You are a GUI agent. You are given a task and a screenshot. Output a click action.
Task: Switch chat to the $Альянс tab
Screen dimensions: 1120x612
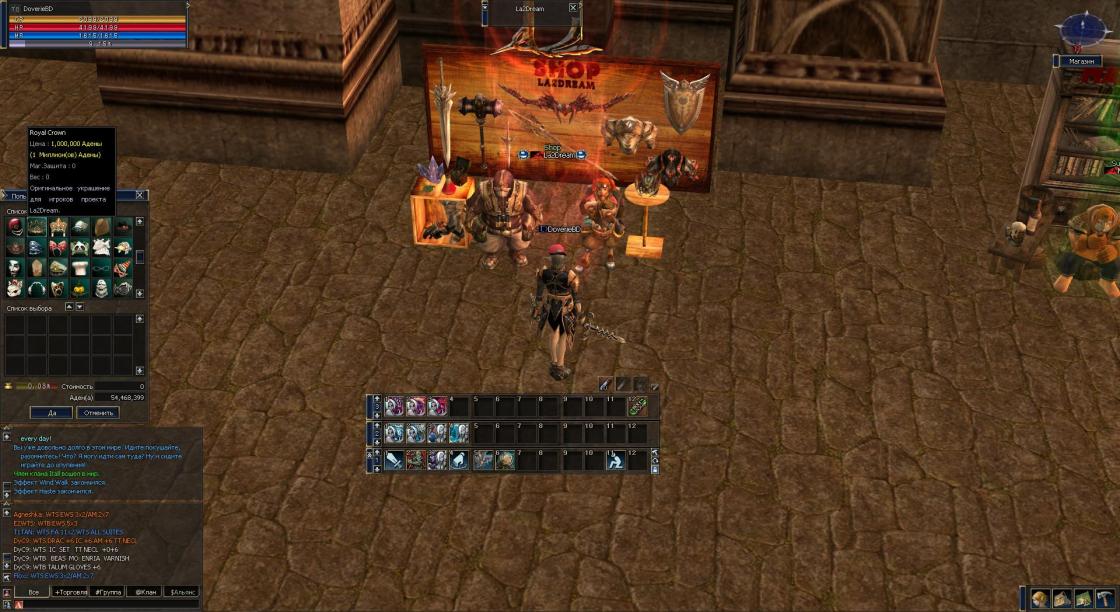point(181,592)
